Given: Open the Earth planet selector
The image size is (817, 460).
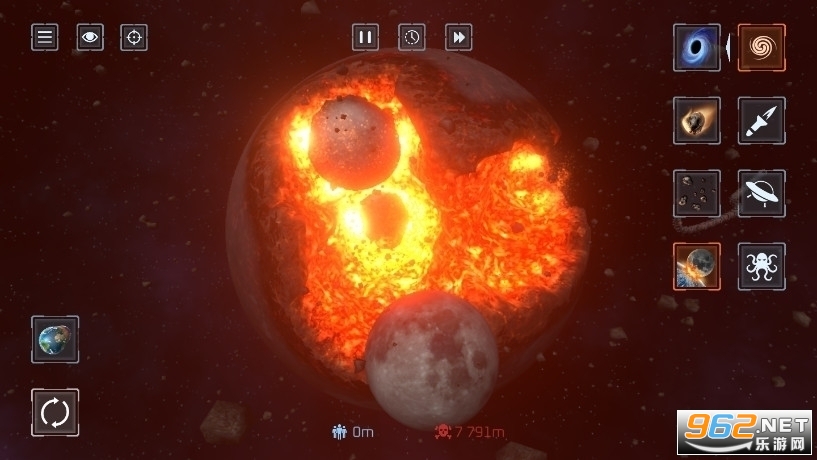Looking at the screenshot, I should pos(55,340).
